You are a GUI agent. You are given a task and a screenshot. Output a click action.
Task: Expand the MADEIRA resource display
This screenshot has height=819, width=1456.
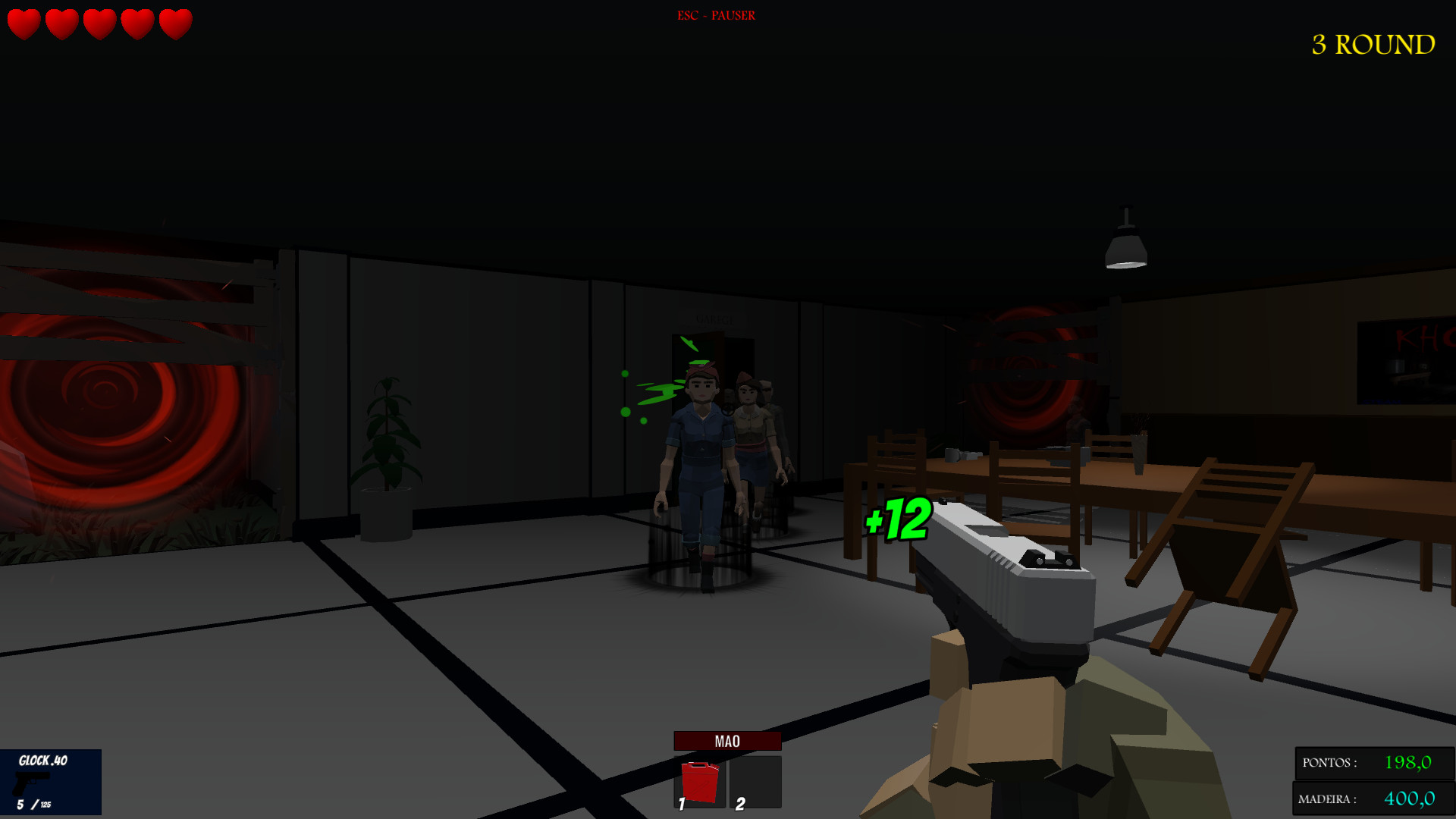(1373, 797)
